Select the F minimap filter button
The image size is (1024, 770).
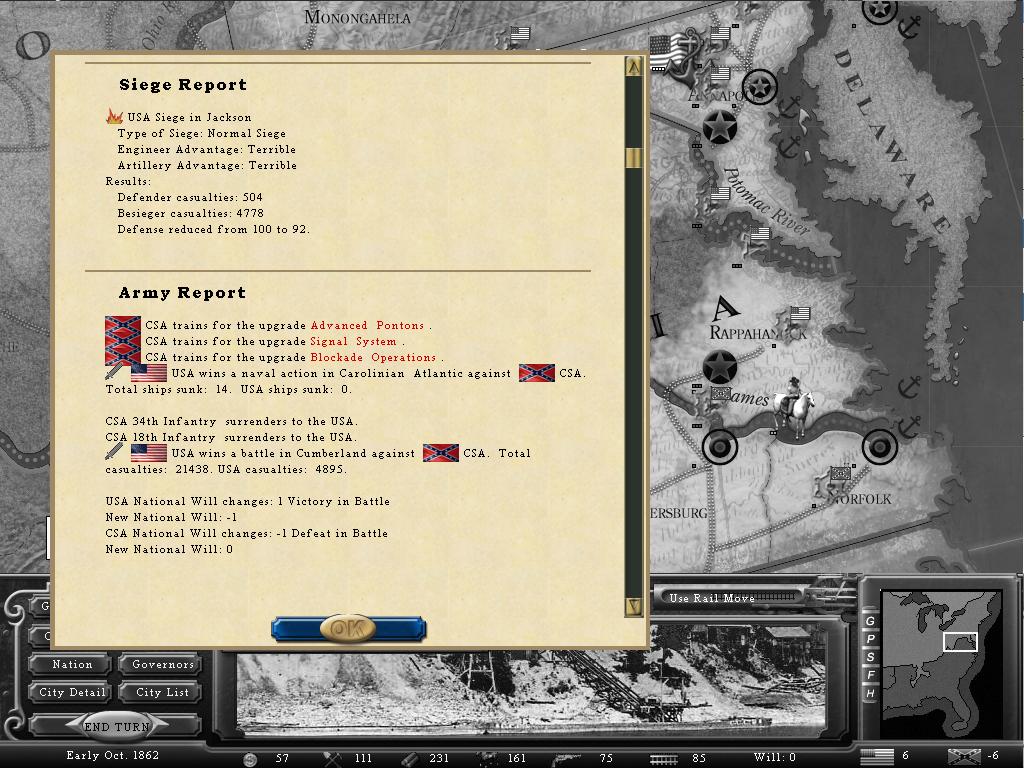click(x=870, y=675)
